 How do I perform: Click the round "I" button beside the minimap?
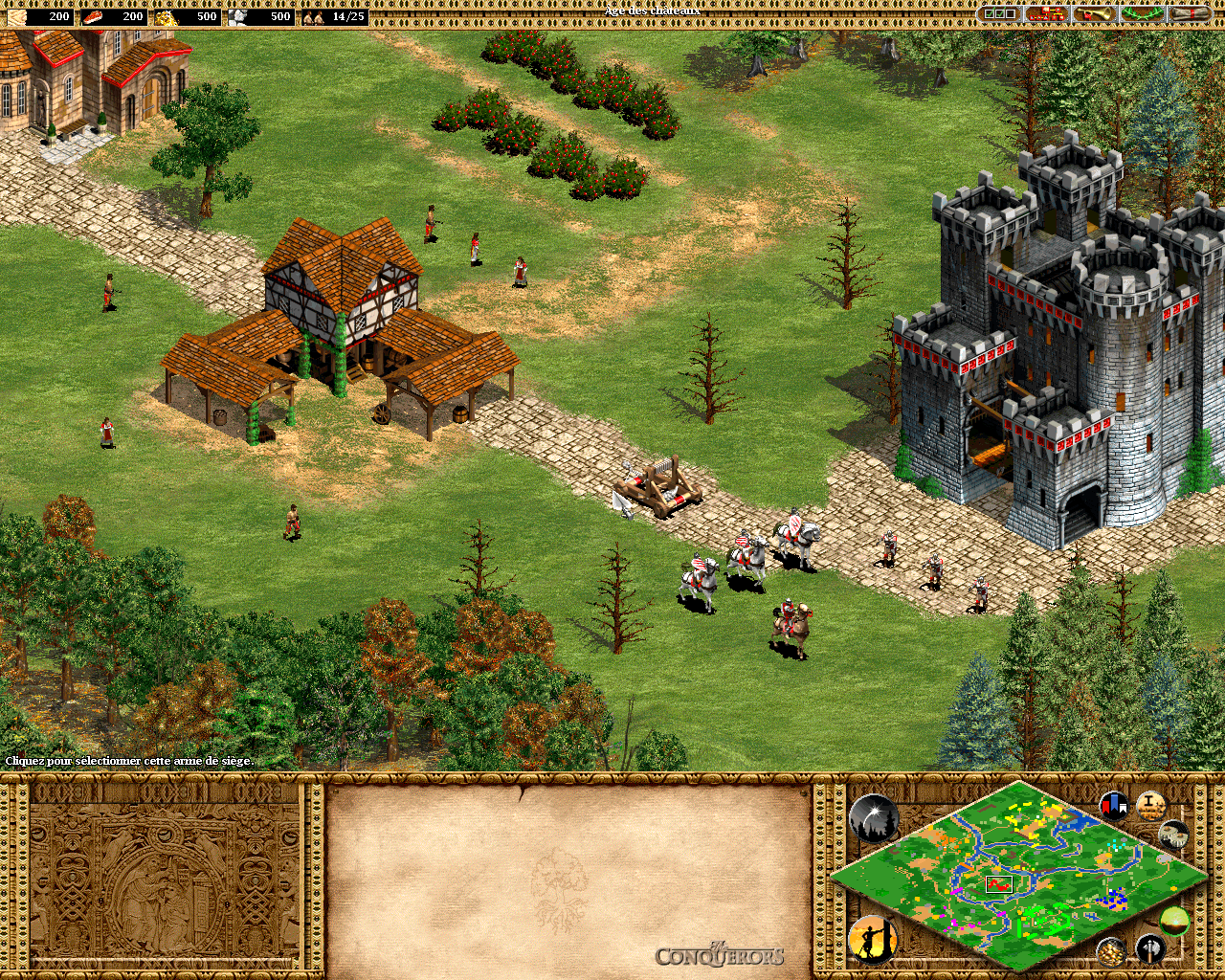pos(1150,806)
